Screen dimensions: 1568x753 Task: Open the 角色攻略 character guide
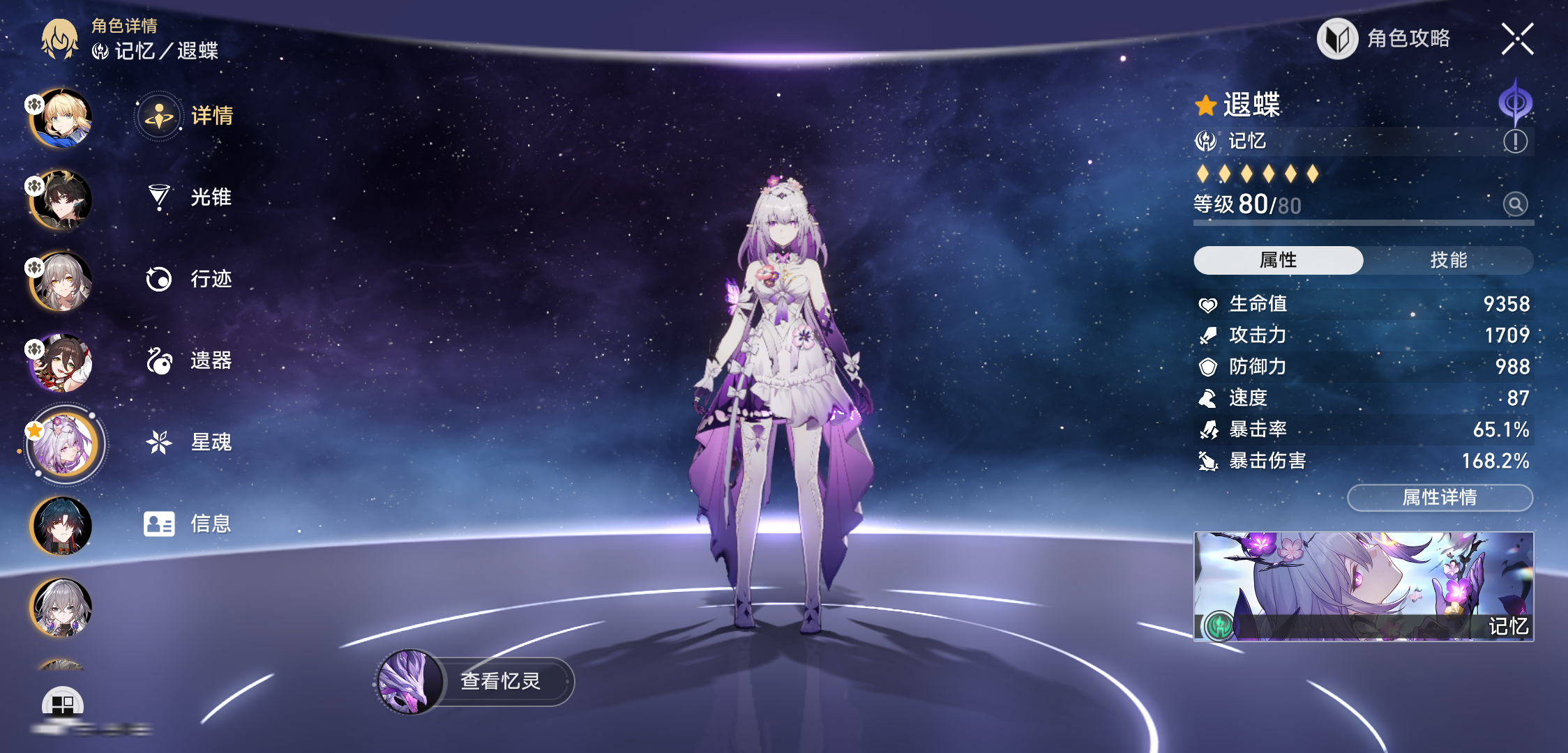point(1385,38)
